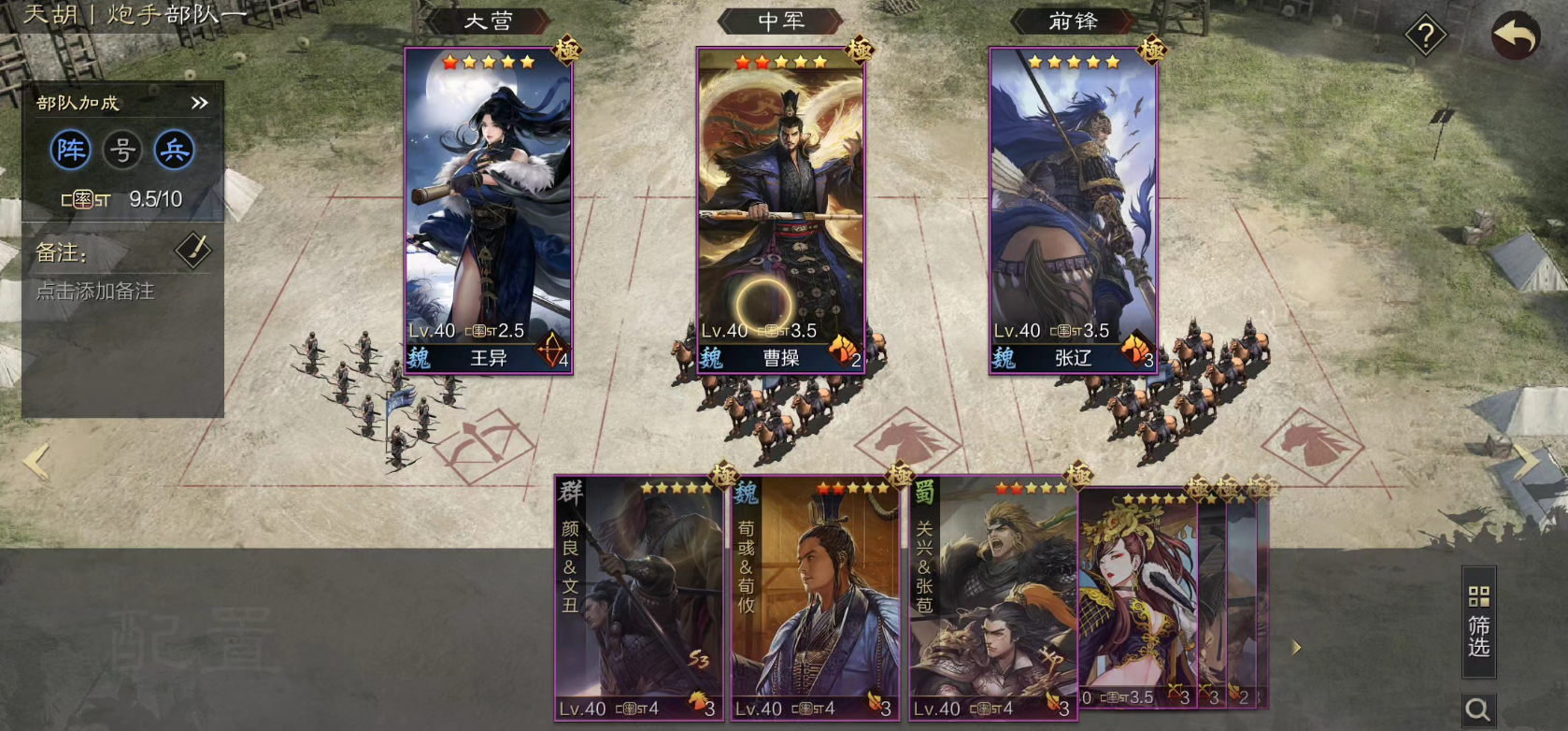1568x731 pixels.
Task: Switch to the next troop with right arrow
Action: (1527, 461)
